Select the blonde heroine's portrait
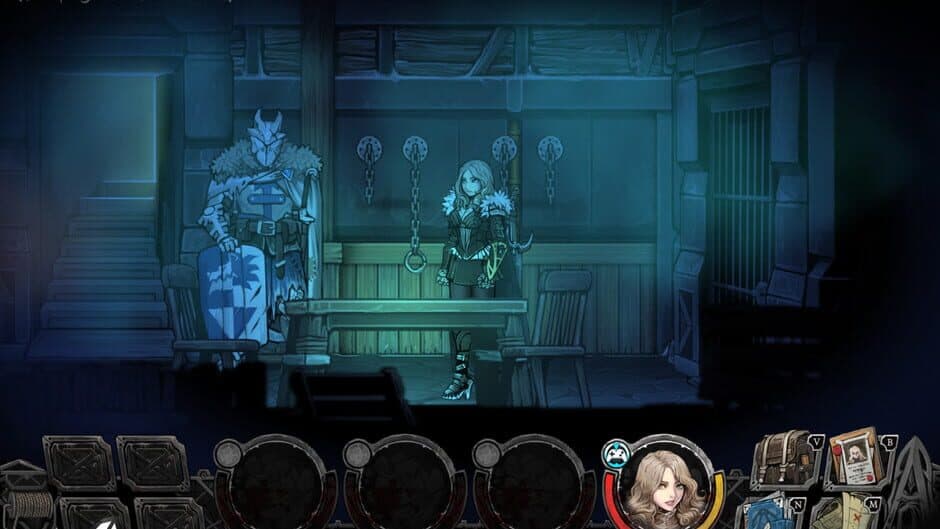 [661, 486]
